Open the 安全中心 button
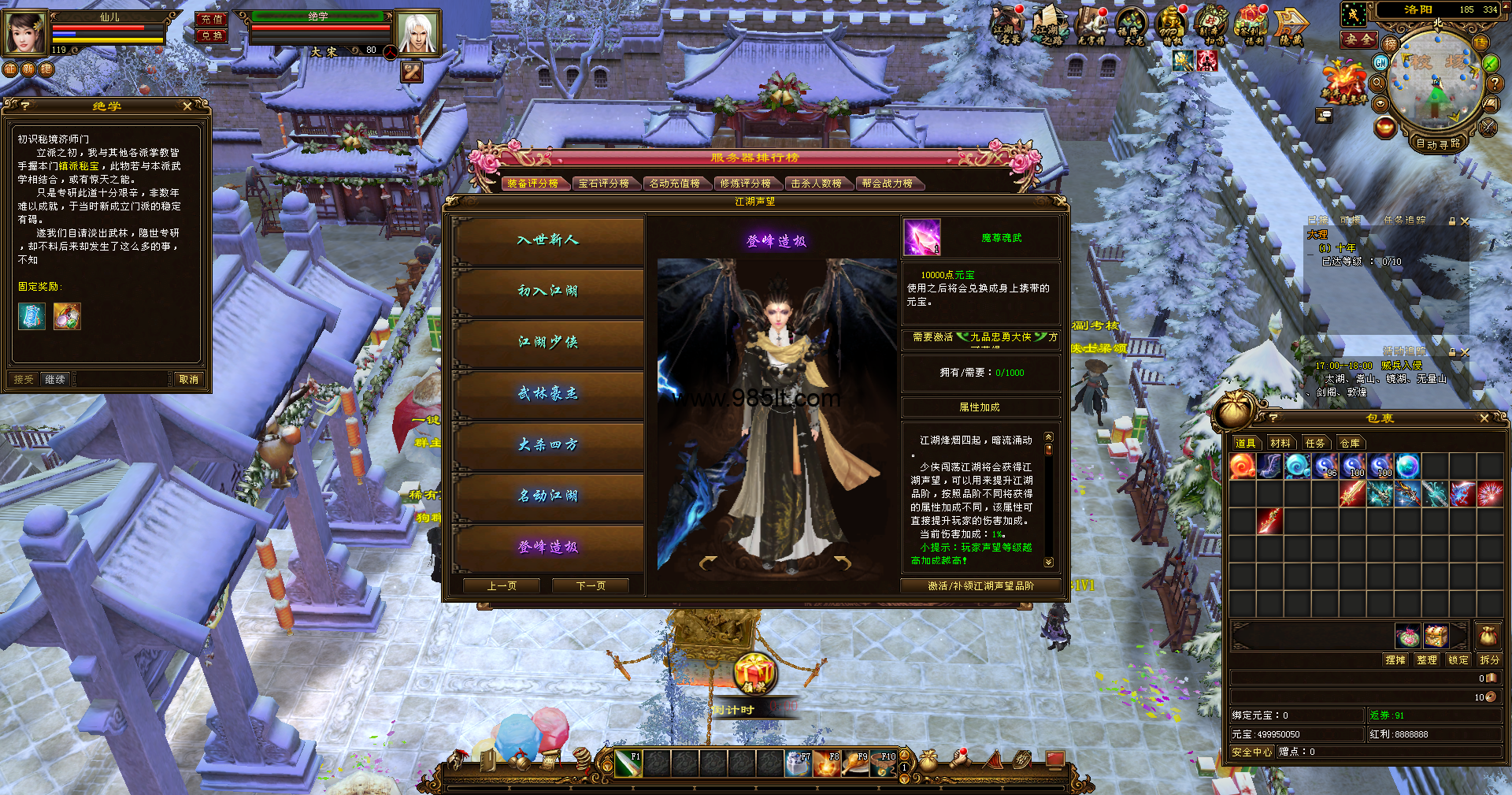Viewport: 1512px width, 795px height. click(1251, 752)
